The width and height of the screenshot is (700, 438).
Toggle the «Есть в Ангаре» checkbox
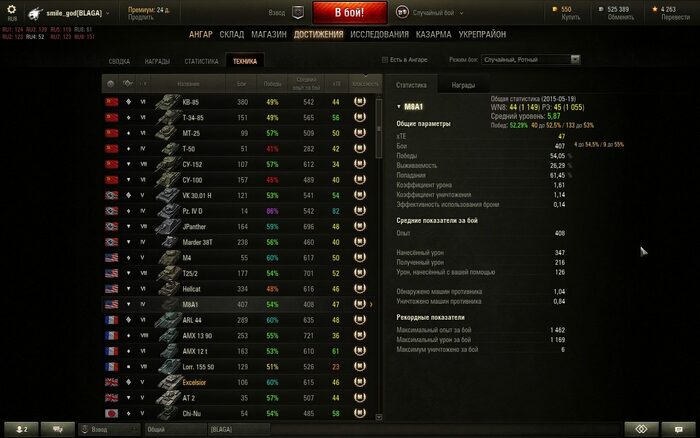pyautogui.click(x=386, y=60)
